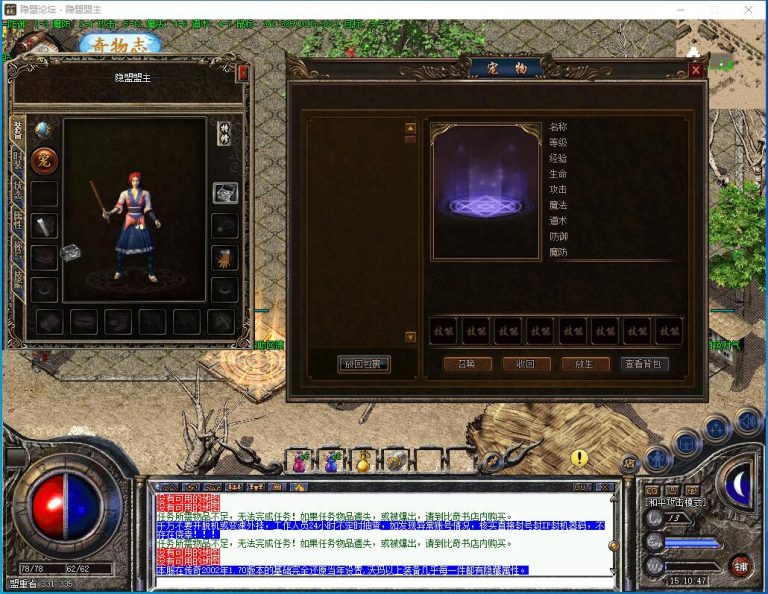The image size is (768, 594).
Task: Switch to the 属性 (attributes) tab
Action: [17, 219]
